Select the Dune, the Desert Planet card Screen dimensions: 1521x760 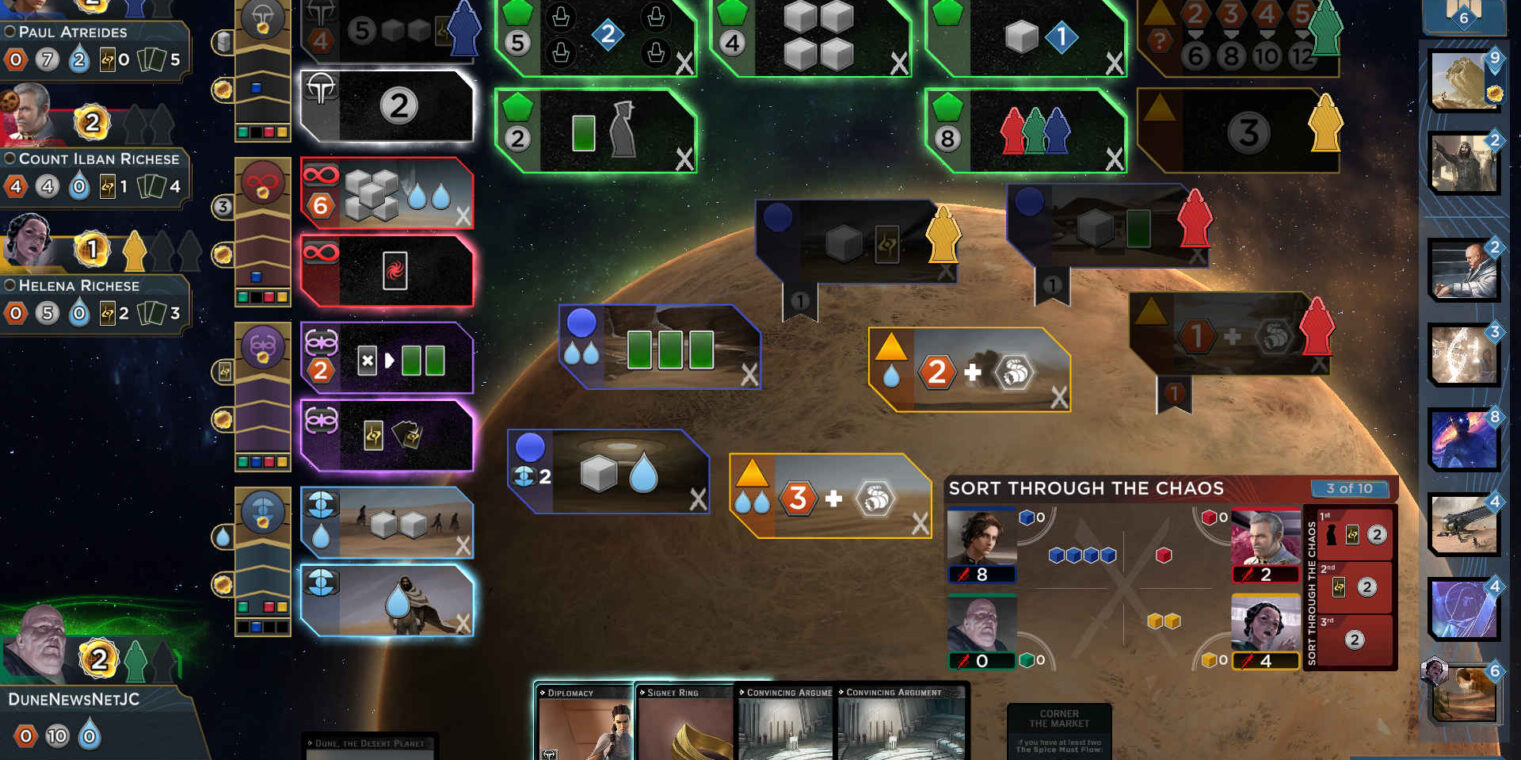pyautogui.click(x=369, y=745)
